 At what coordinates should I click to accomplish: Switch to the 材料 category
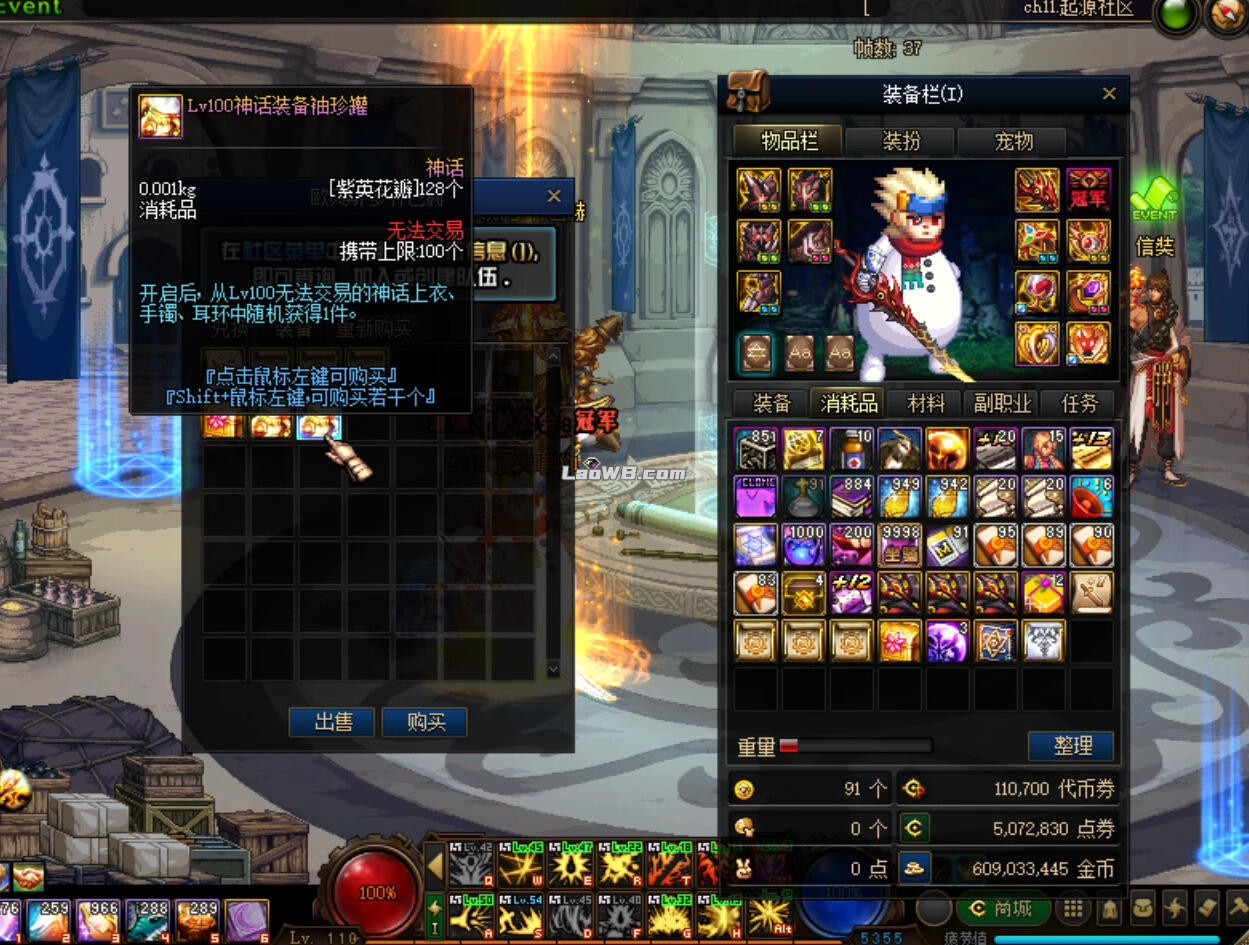point(926,403)
